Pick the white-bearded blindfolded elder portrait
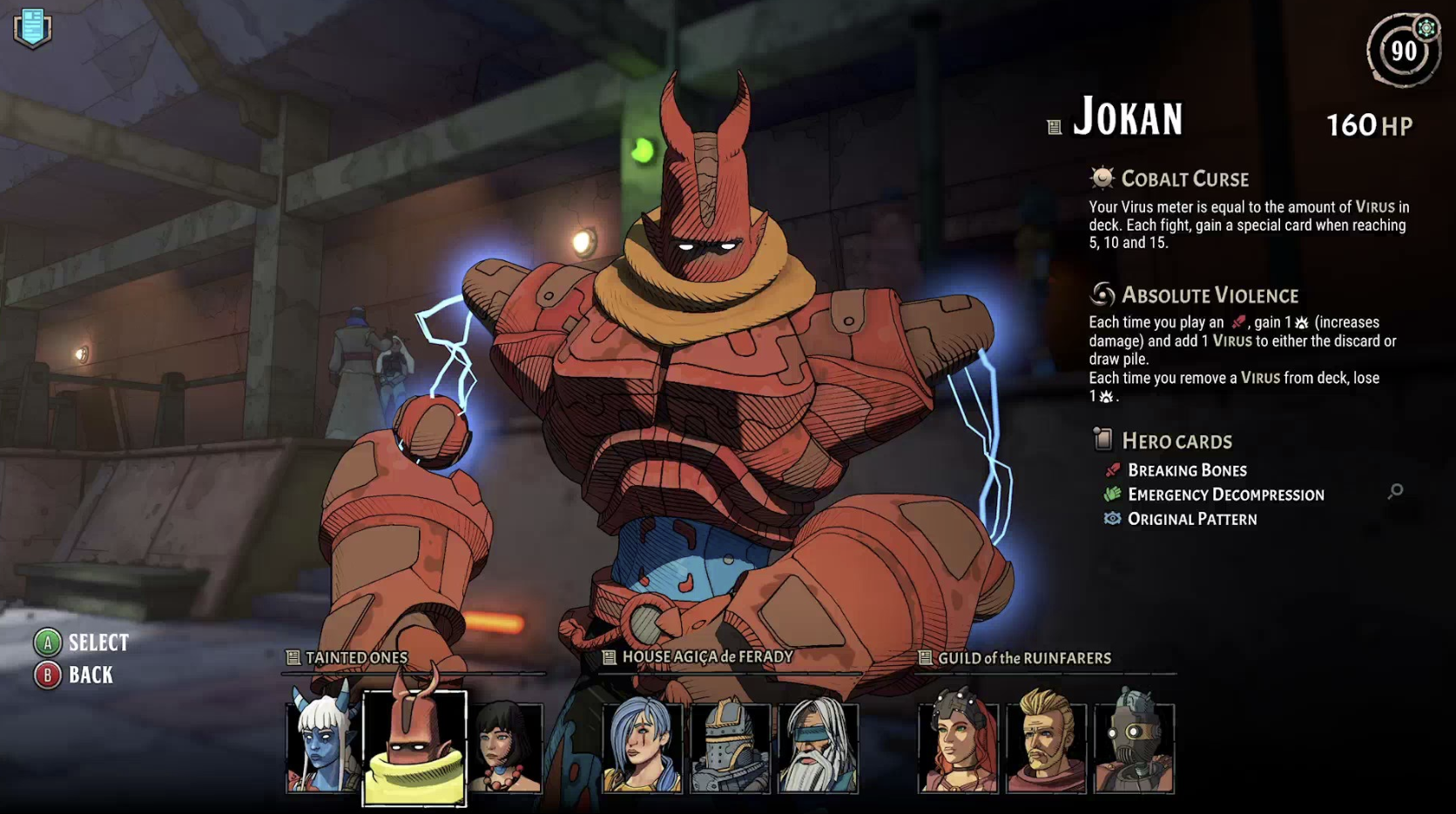This screenshot has height=814, width=1456. click(818, 747)
